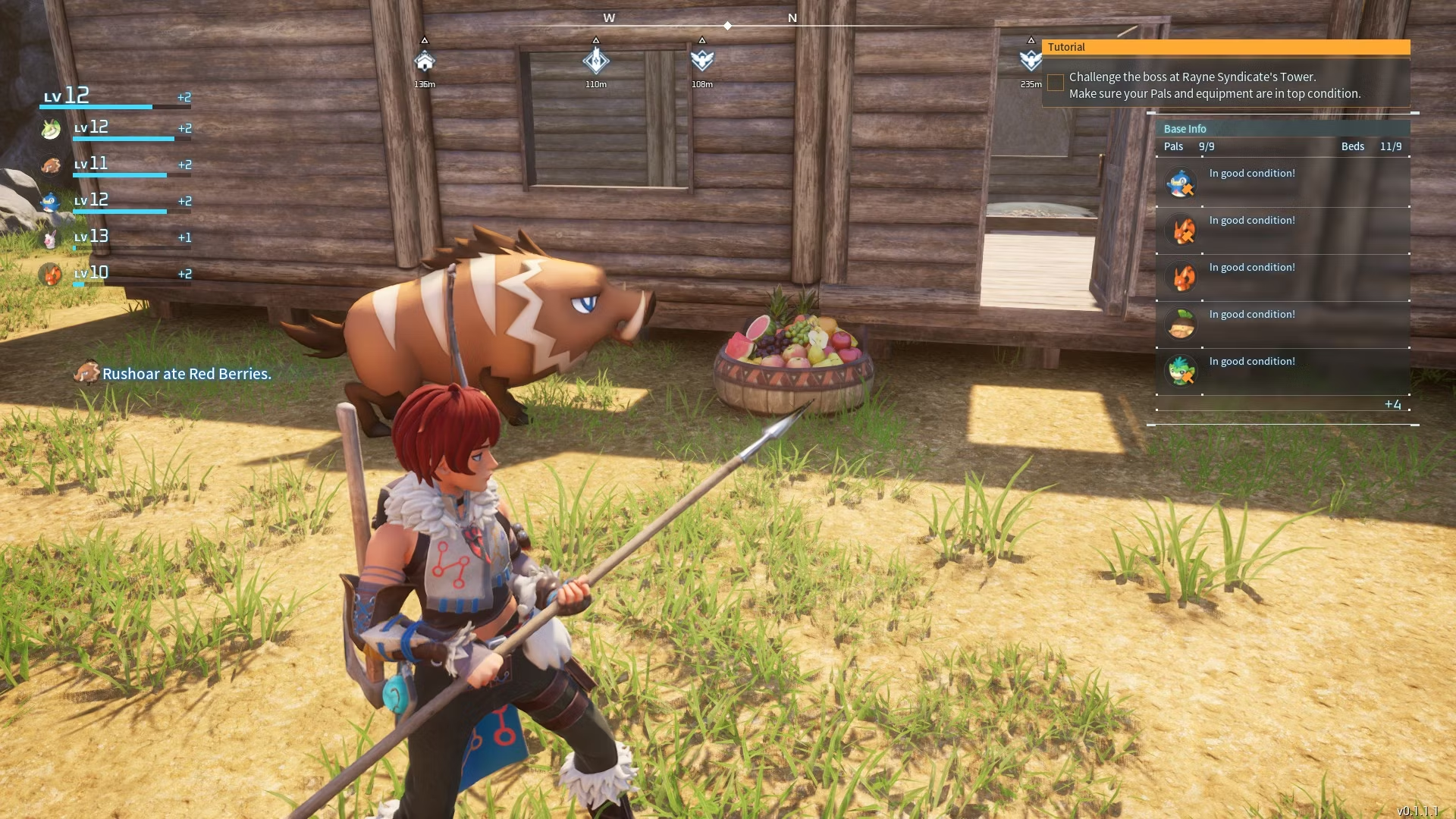
Task: Open the Base Info panel header
Action: pyautogui.click(x=1282, y=129)
